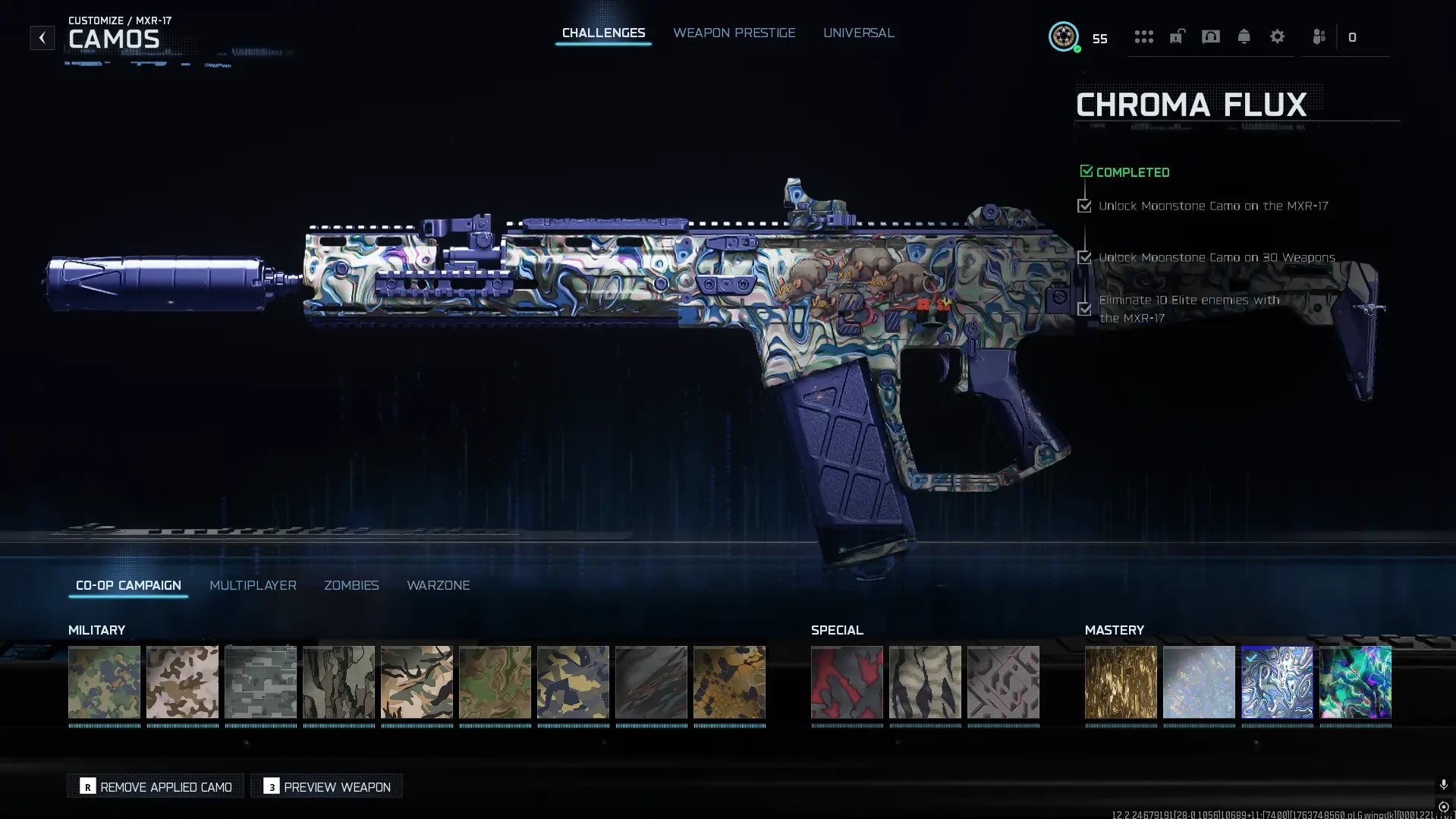Viewport: 1456px width, 819px height.
Task: View the Warzone camo category
Action: (x=439, y=585)
